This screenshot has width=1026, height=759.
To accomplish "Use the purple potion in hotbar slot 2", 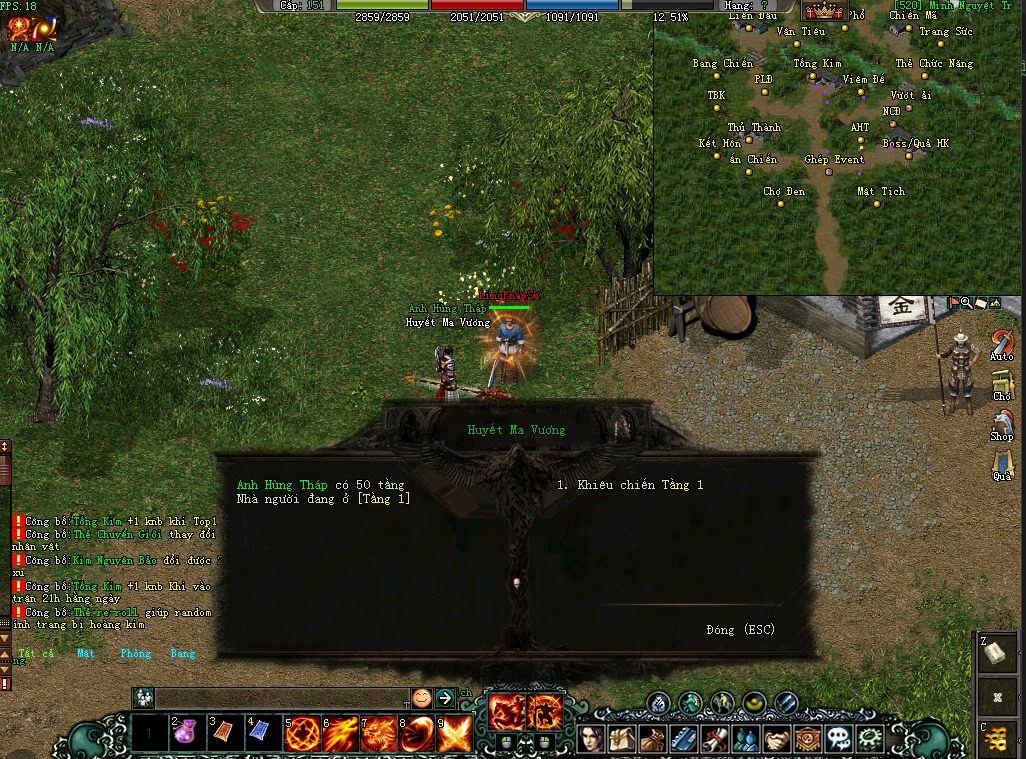I will (187, 735).
